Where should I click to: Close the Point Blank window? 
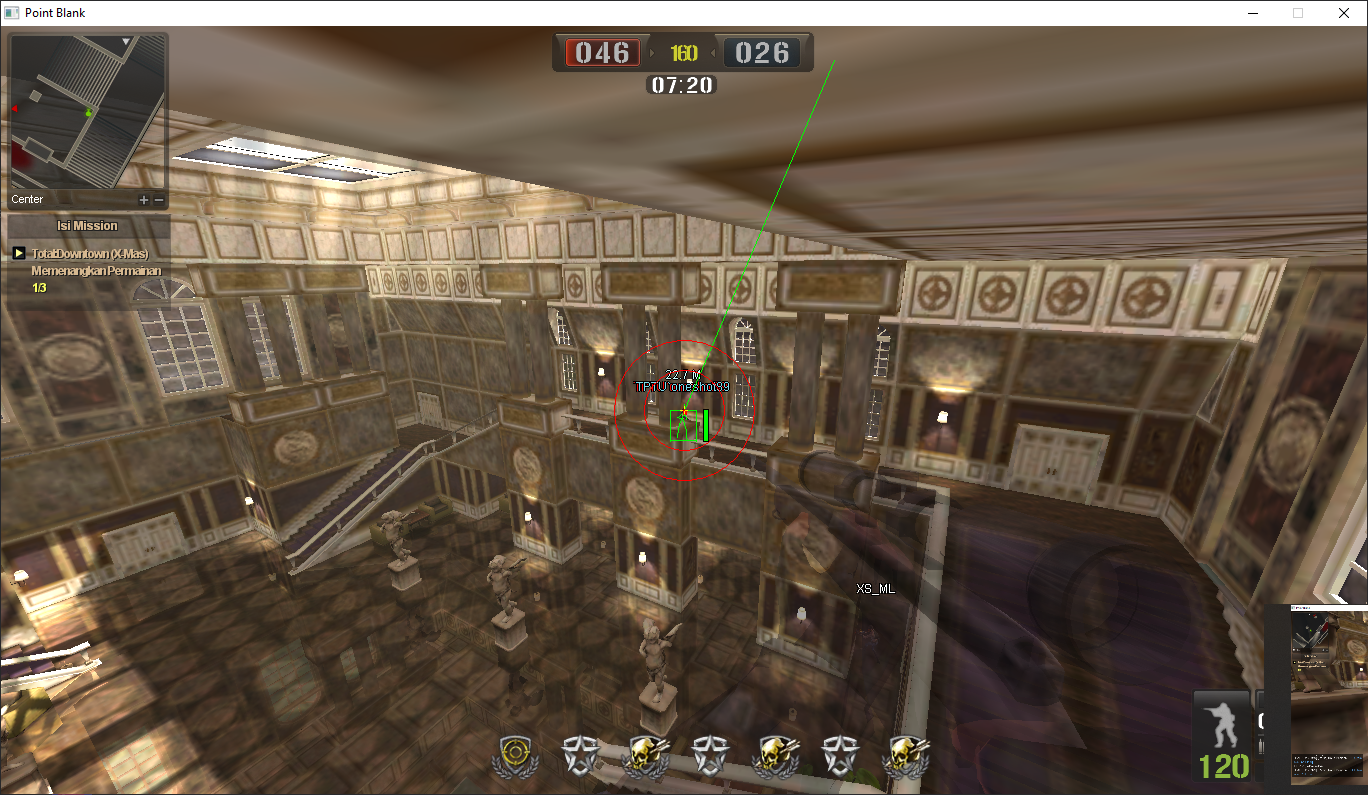tap(1344, 13)
